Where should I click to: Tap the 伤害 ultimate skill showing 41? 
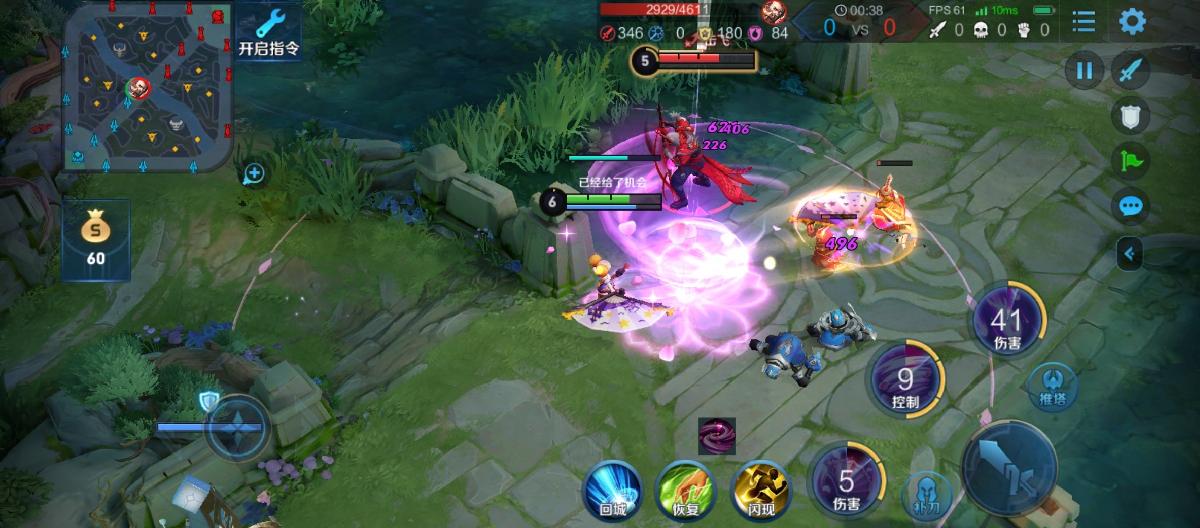(x=1007, y=320)
